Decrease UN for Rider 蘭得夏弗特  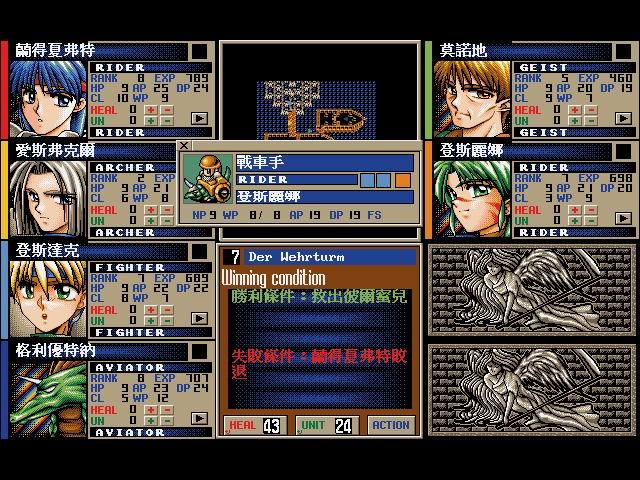167,119
